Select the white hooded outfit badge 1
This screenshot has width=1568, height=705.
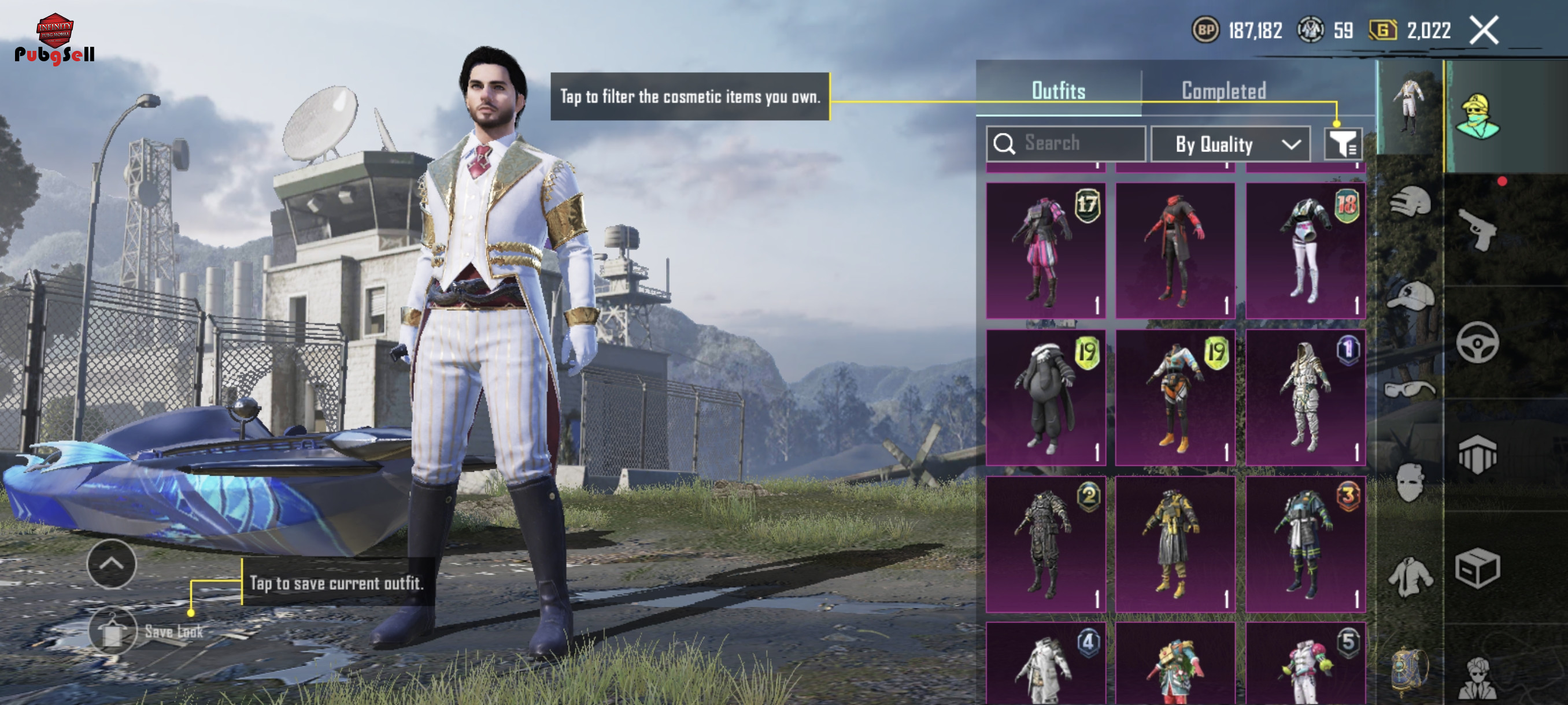tap(1305, 397)
